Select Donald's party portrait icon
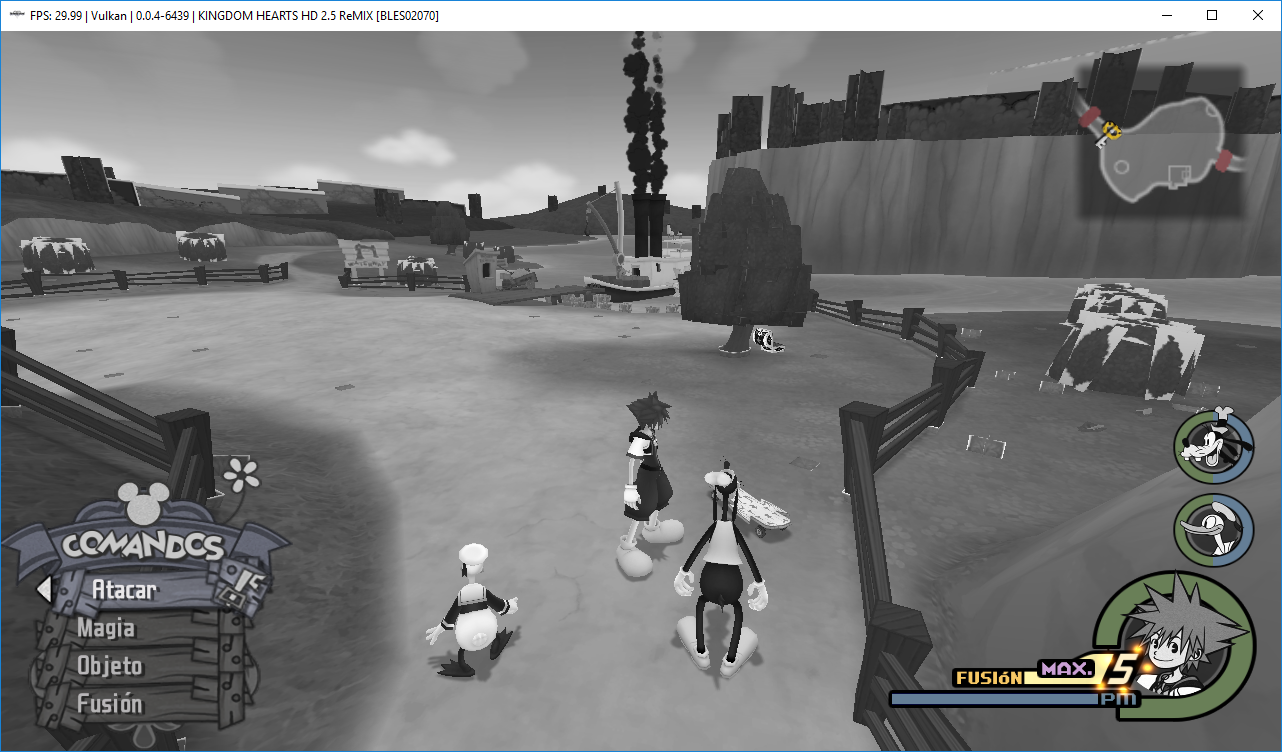This screenshot has width=1282, height=752. tap(1213, 530)
